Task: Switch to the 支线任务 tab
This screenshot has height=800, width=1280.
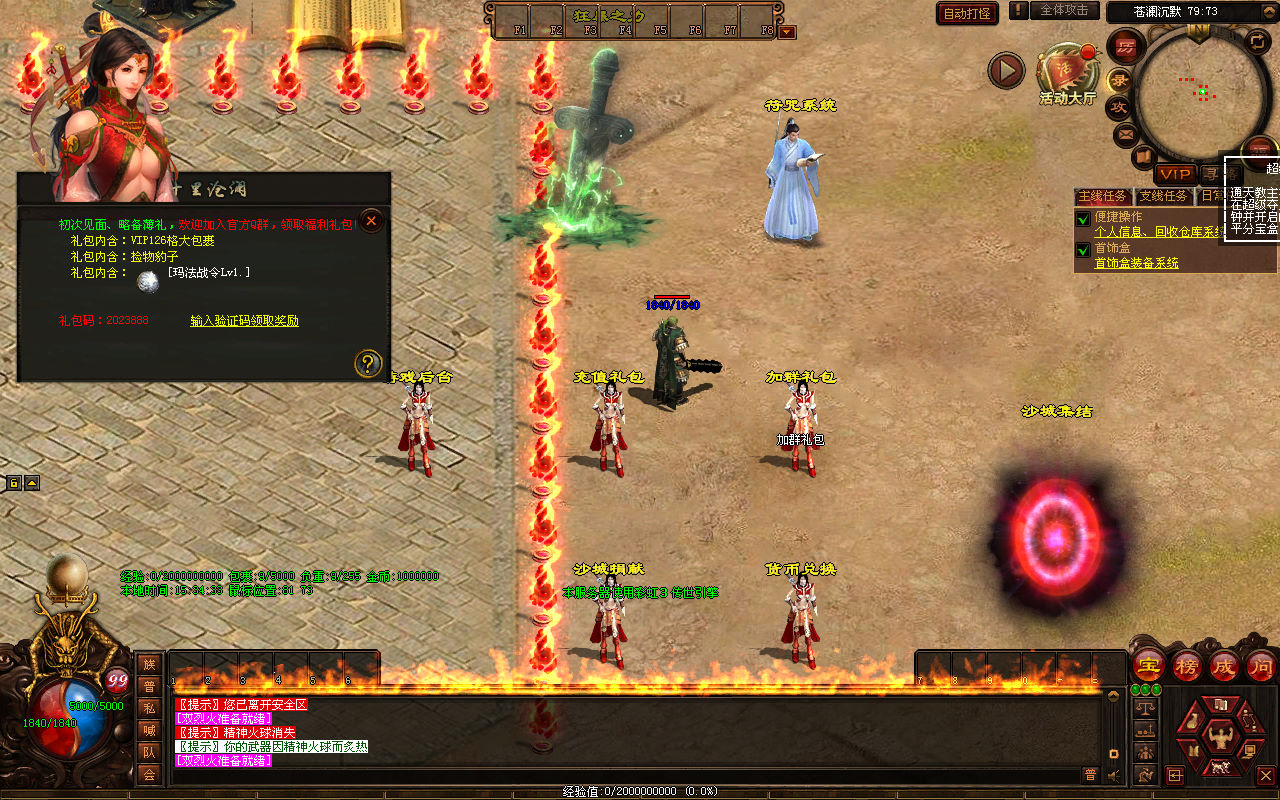Action: (x=1164, y=196)
